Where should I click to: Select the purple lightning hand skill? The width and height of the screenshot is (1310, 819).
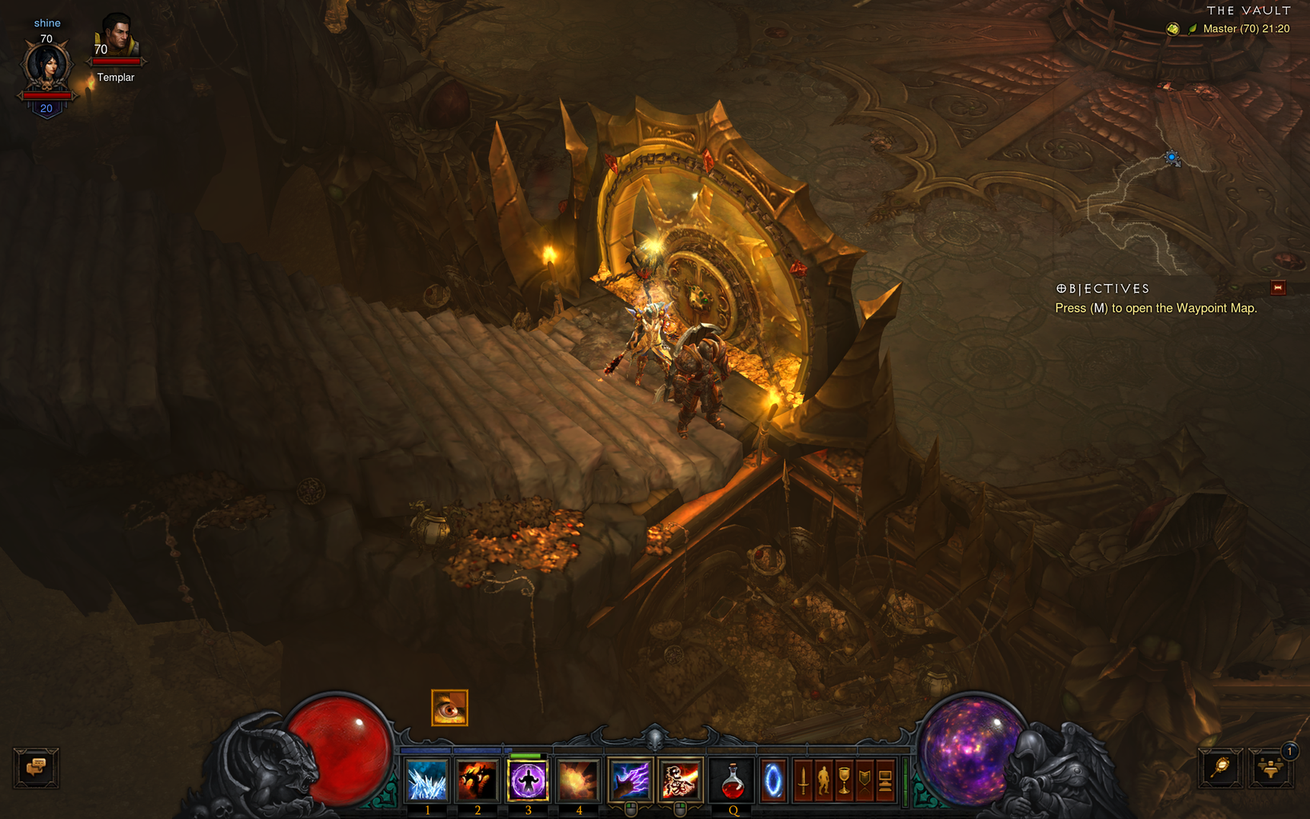tap(630, 780)
